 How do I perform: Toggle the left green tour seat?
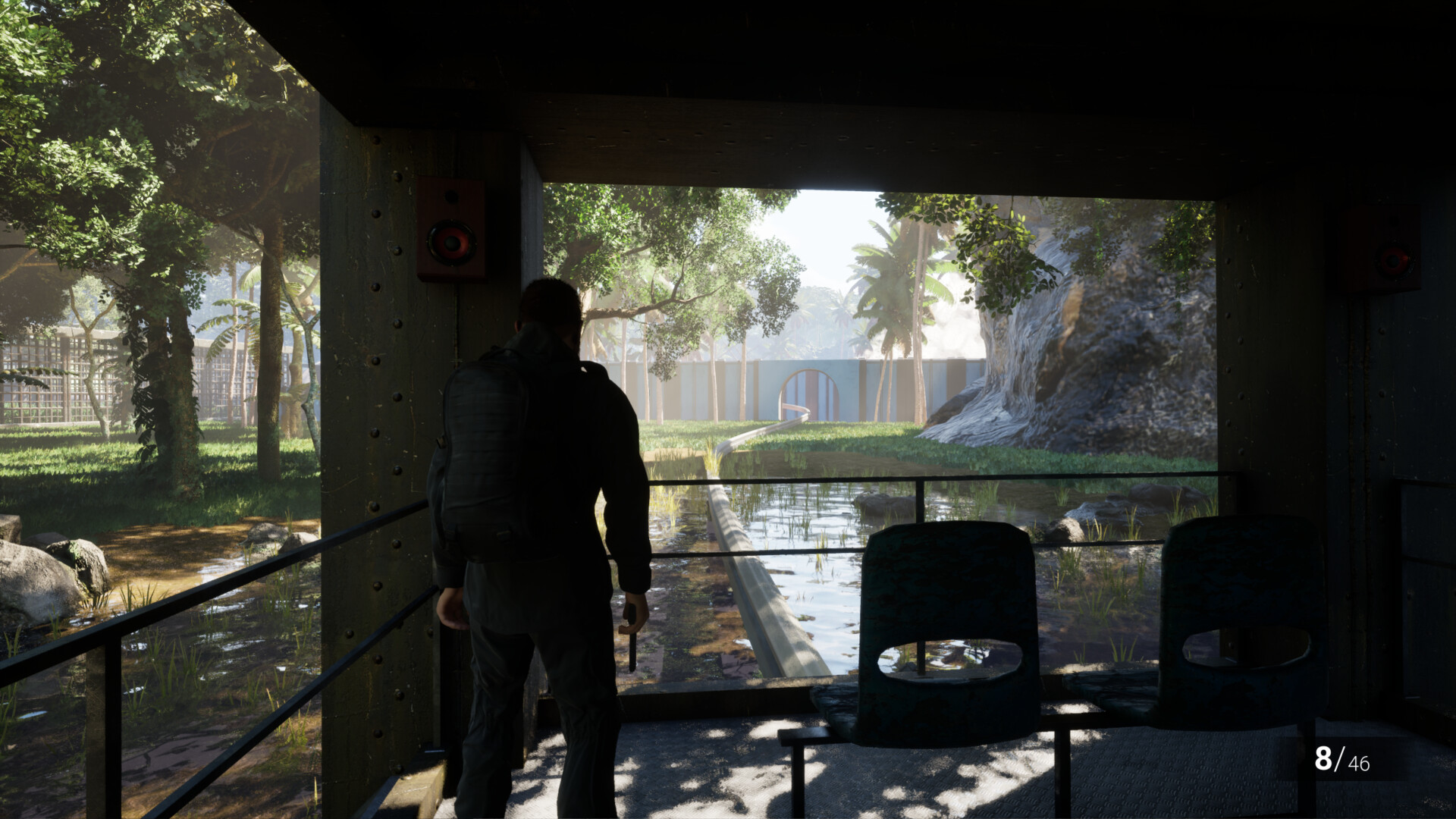pos(946,607)
